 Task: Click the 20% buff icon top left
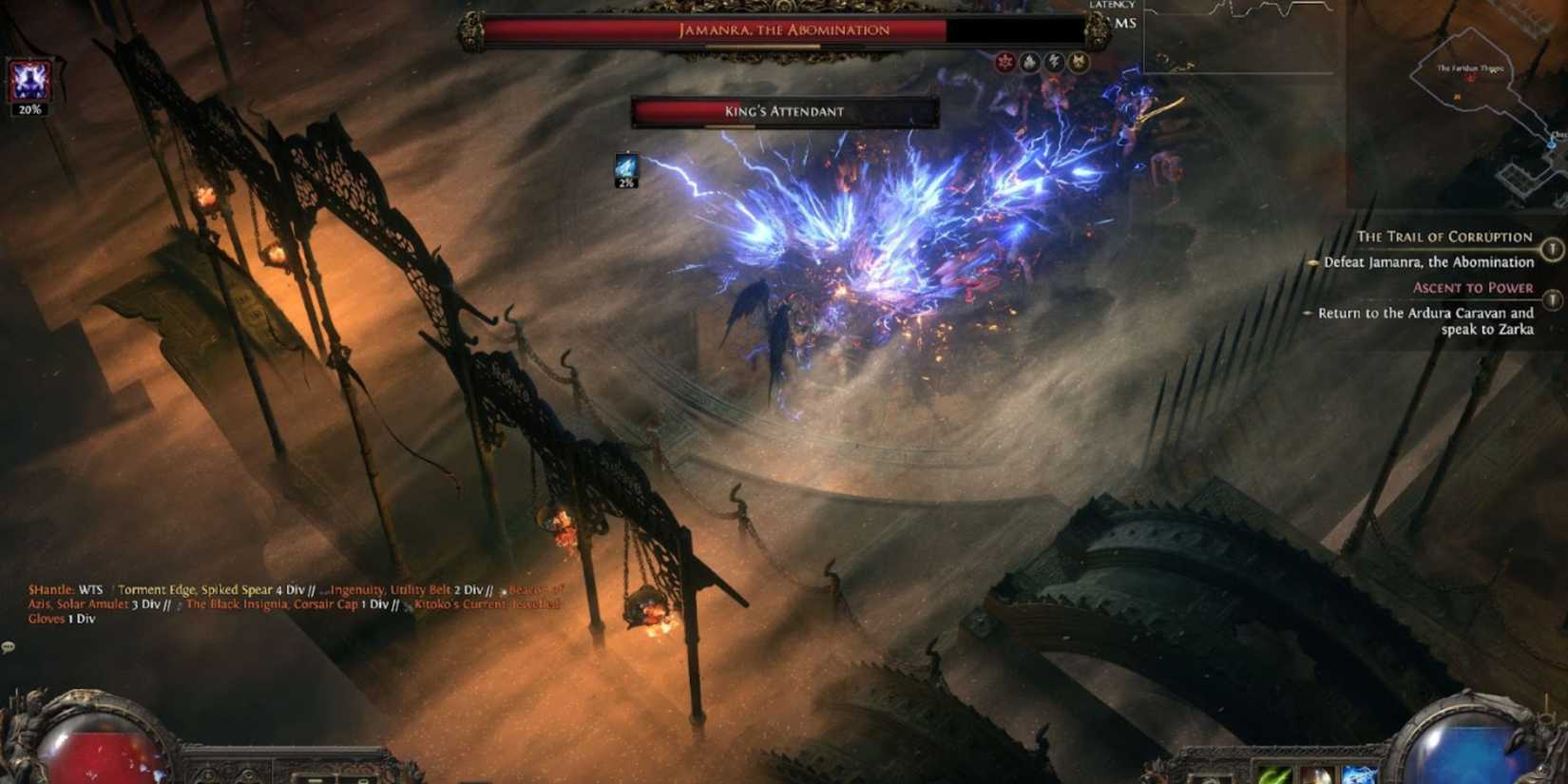(29, 80)
